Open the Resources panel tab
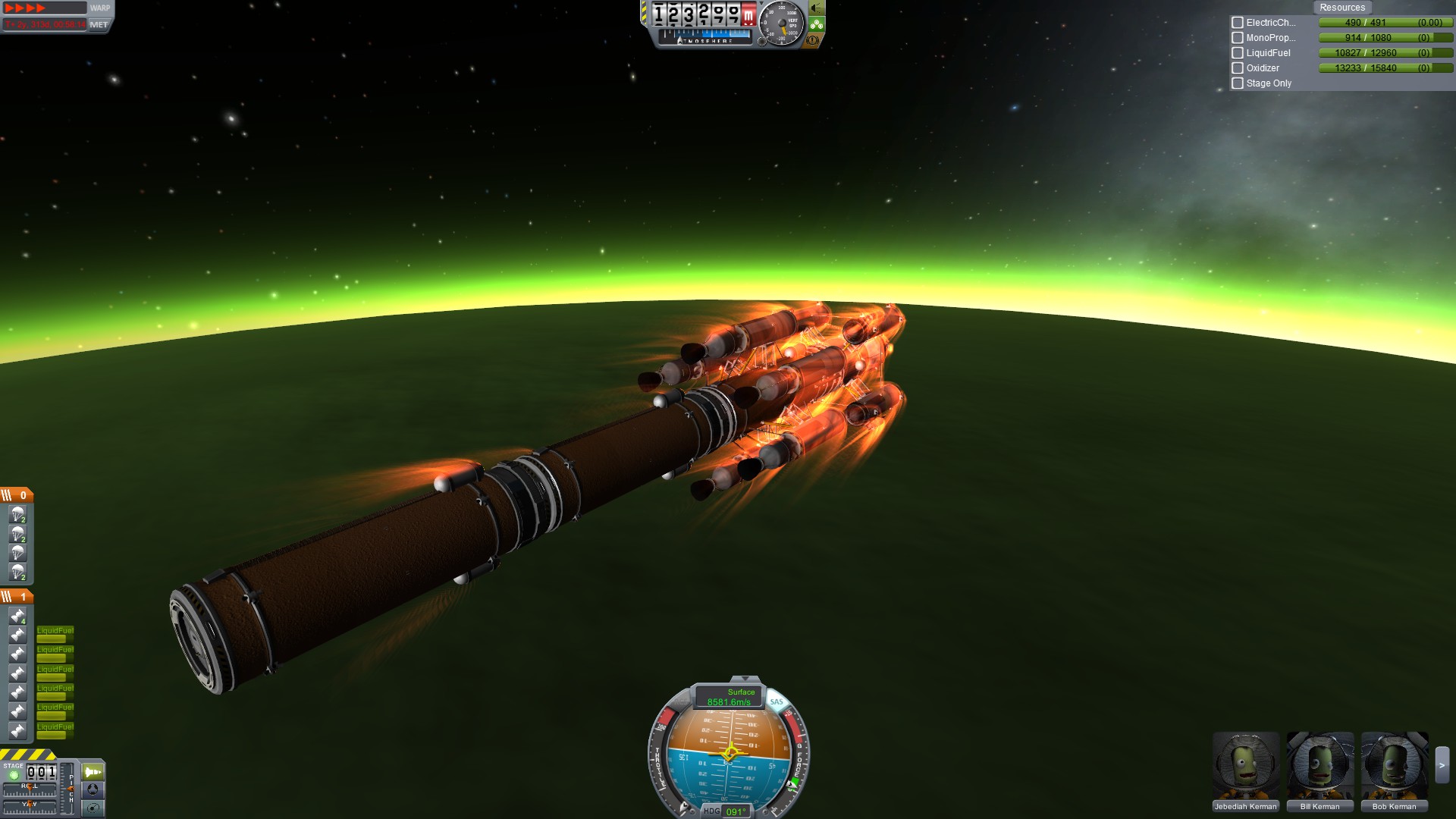This screenshot has height=819, width=1456. pyautogui.click(x=1341, y=8)
